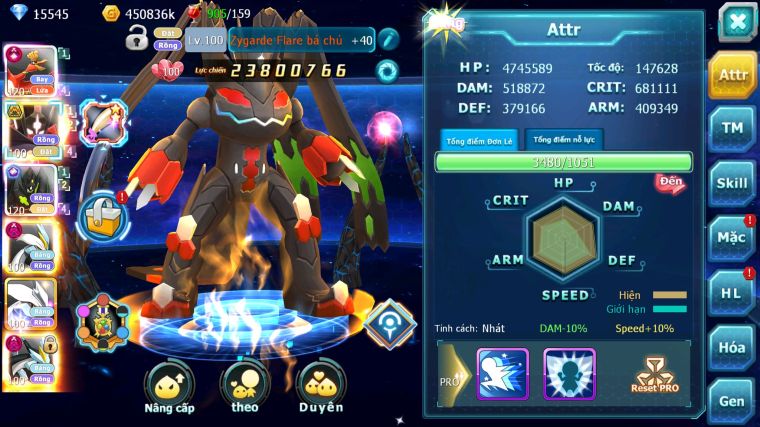
Task: Switch to the Skill tab
Action: coord(733,183)
